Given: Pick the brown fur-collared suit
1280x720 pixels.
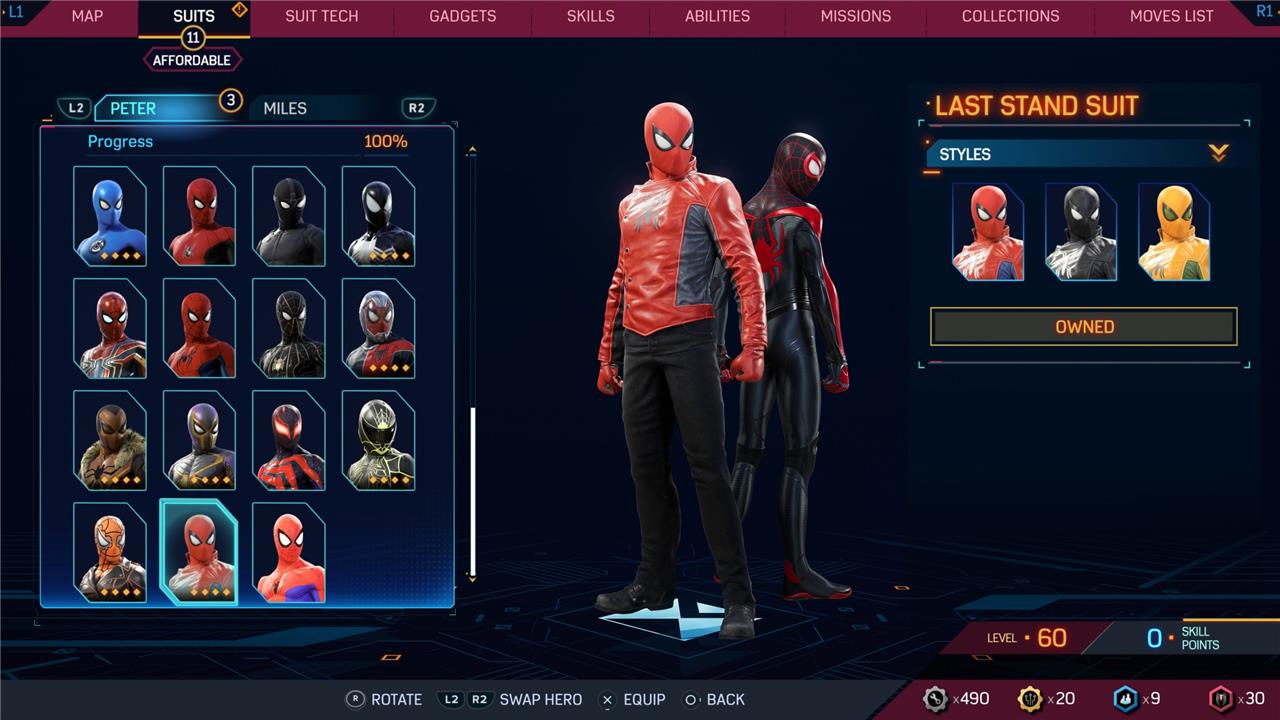Looking at the screenshot, I should tap(110, 440).
